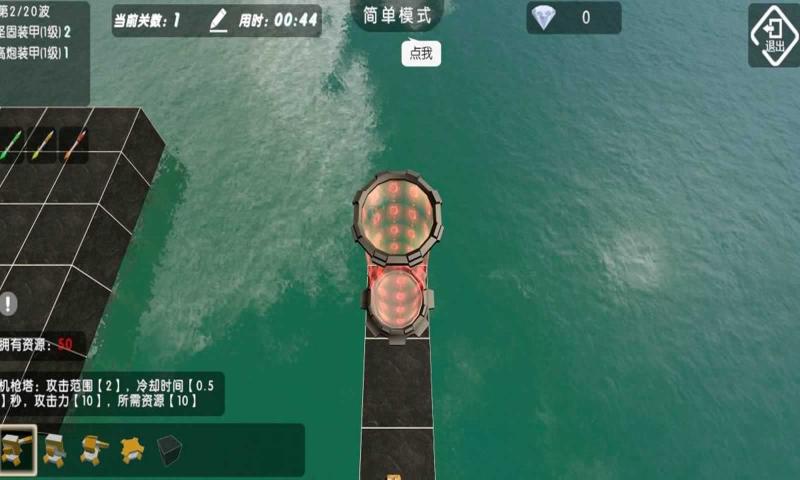Choose the yellow pencil tool
Image resolution: width=800 pixels, height=480 pixels.
(41, 146)
